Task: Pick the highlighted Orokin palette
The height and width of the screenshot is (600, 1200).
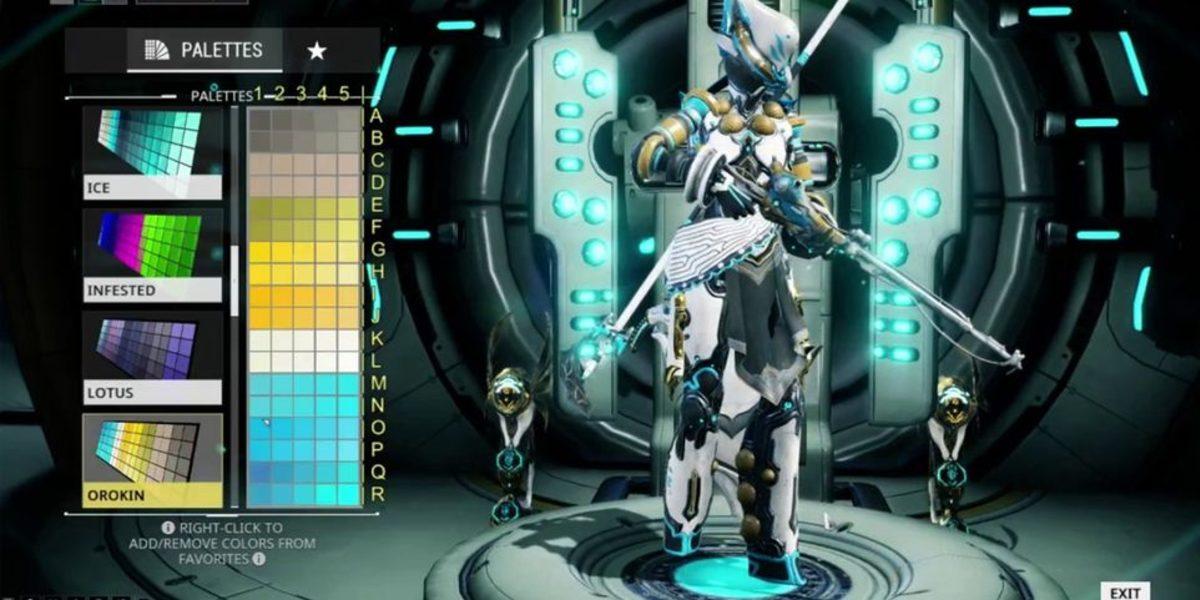Action: [x=152, y=458]
